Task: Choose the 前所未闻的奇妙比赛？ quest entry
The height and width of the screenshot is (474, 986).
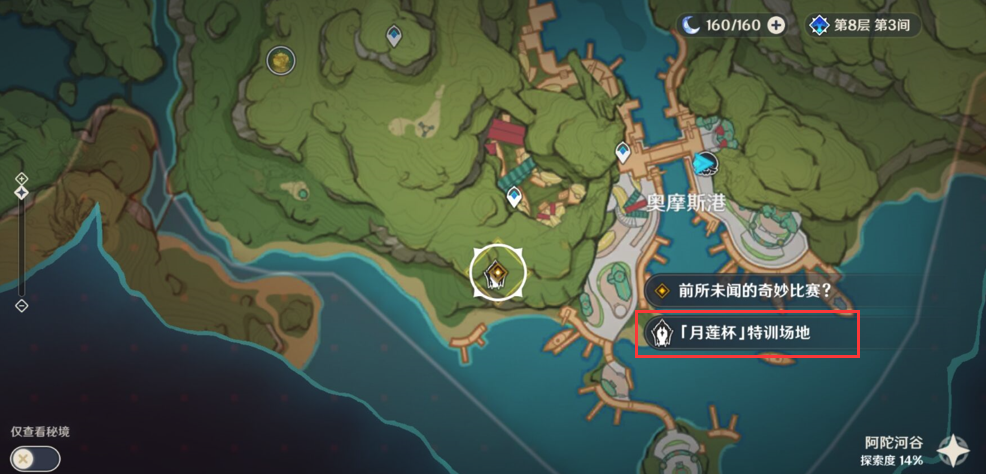Action: click(x=745, y=291)
